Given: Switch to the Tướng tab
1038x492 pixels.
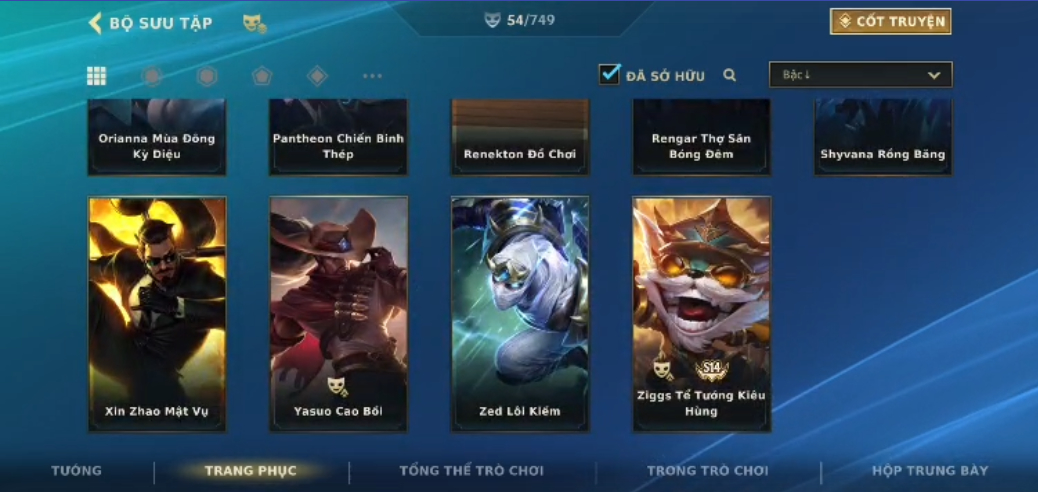Looking at the screenshot, I should click(x=77, y=471).
